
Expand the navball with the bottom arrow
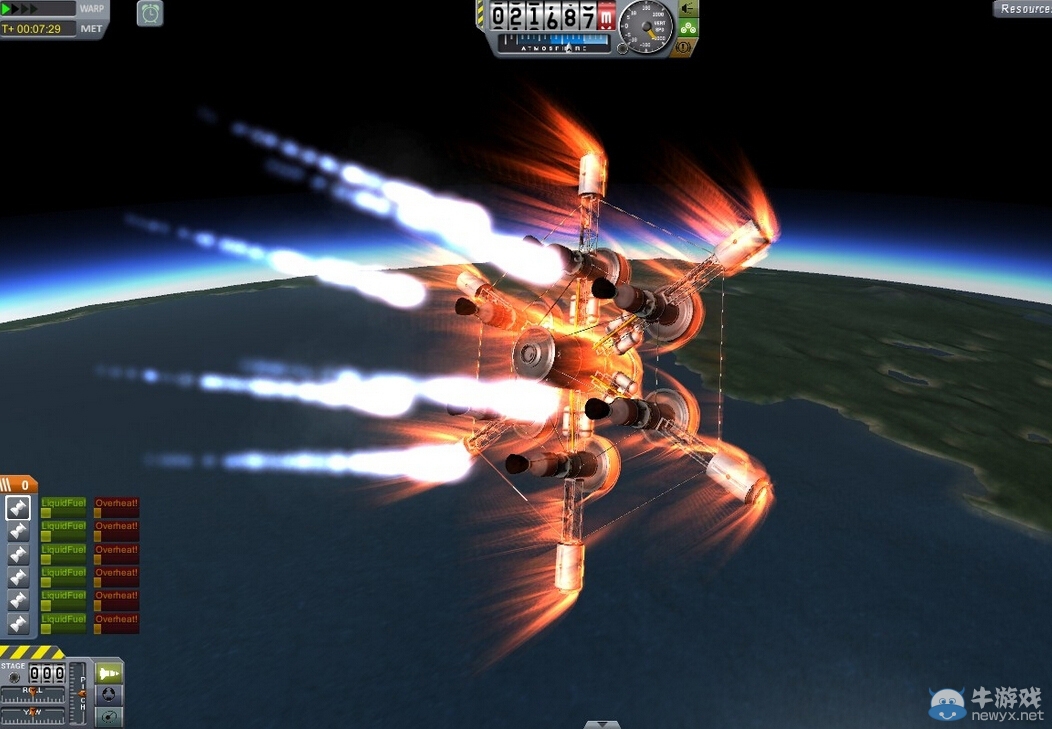(x=602, y=724)
